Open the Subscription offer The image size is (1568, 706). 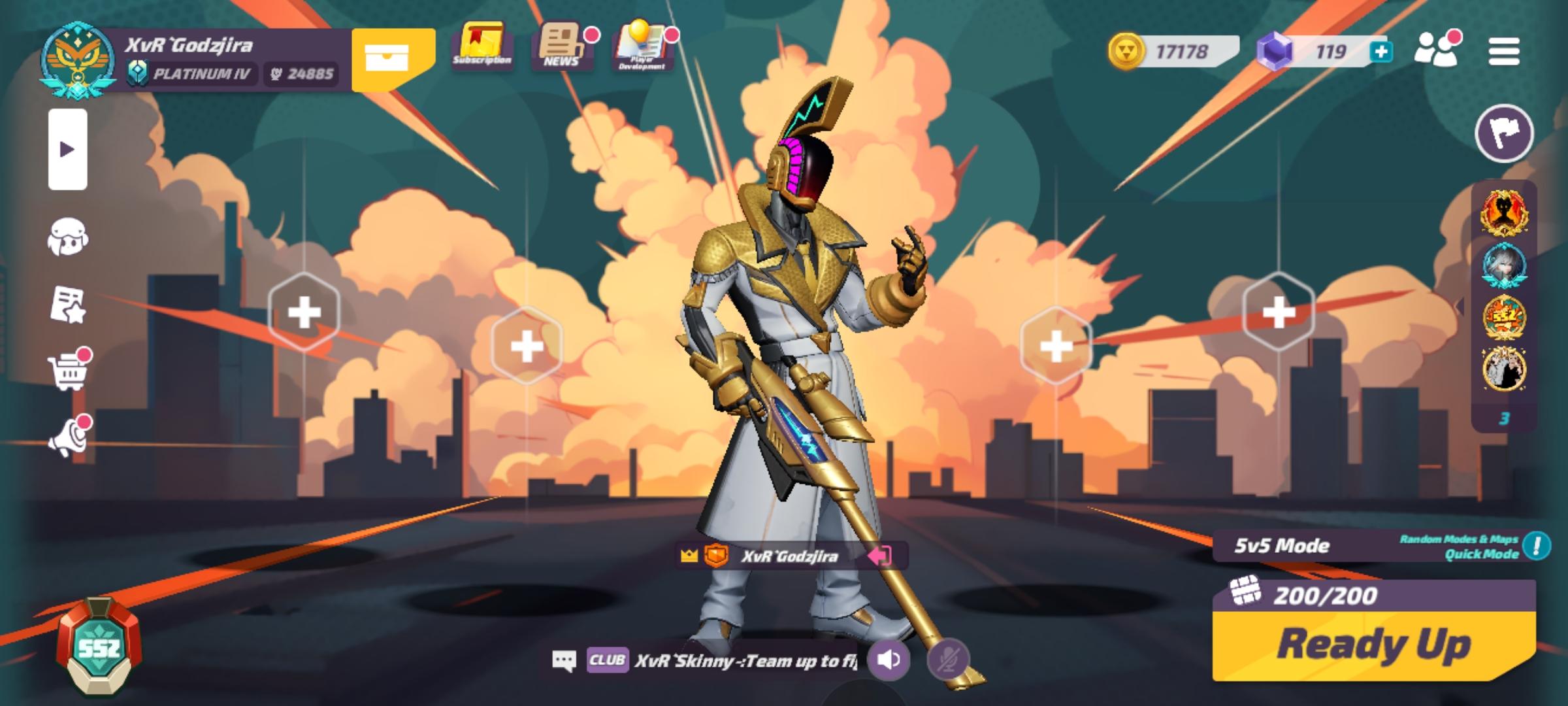click(x=482, y=46)
